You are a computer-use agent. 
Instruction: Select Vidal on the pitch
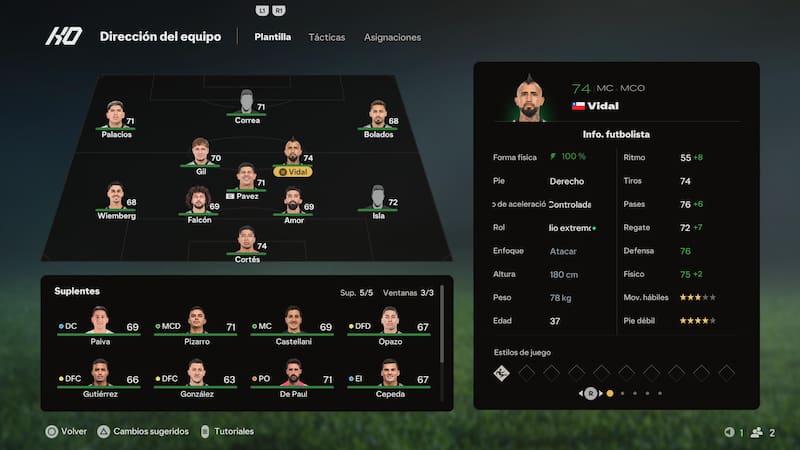click(293, 156)
